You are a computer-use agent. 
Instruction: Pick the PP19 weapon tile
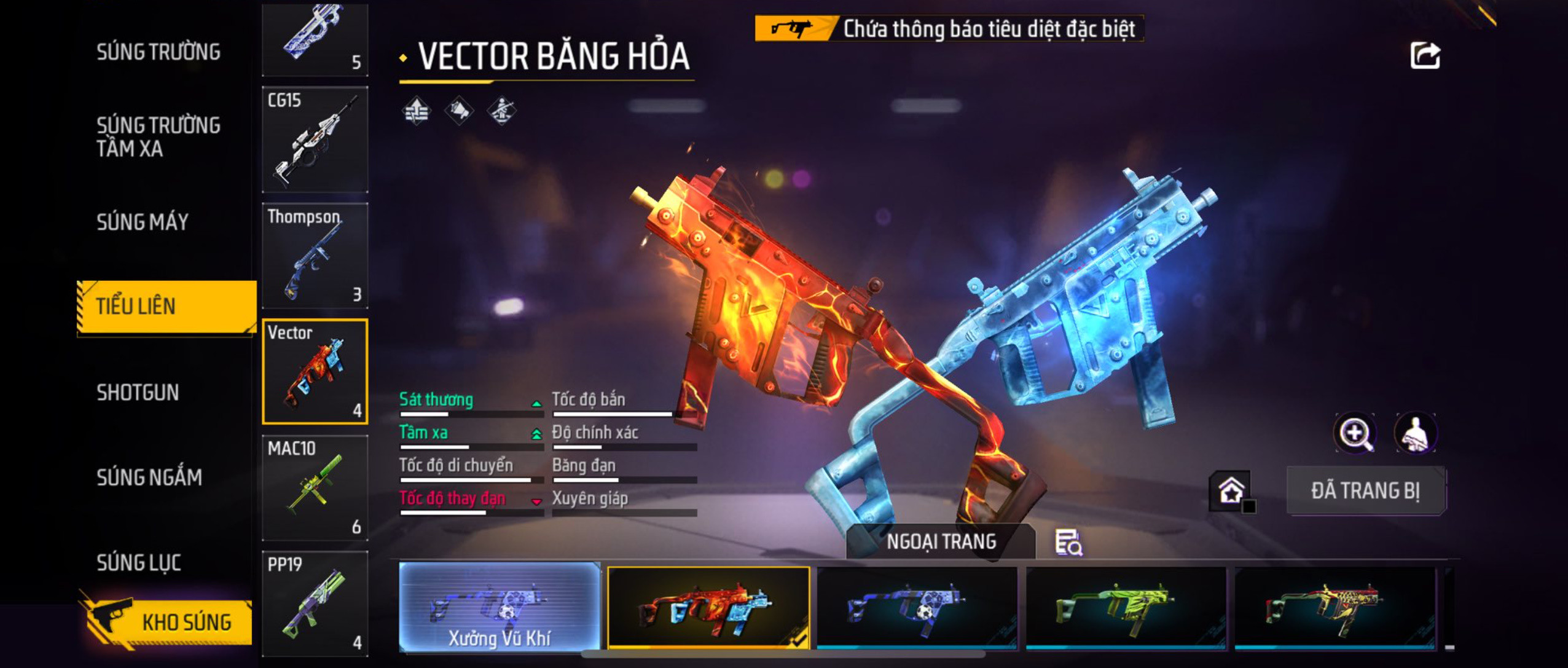tap(315, 603)
